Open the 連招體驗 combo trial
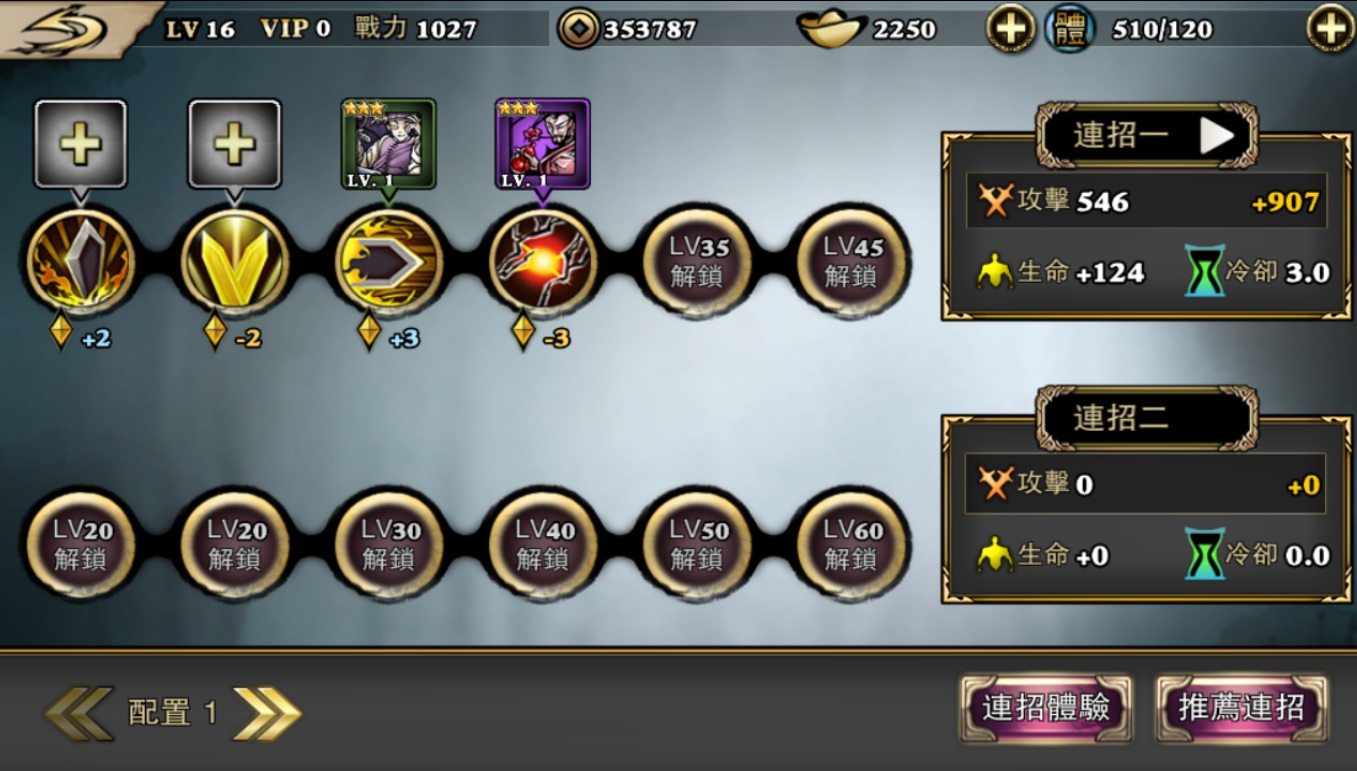This screenshot has height=771, width=1357. point(1046,709)
